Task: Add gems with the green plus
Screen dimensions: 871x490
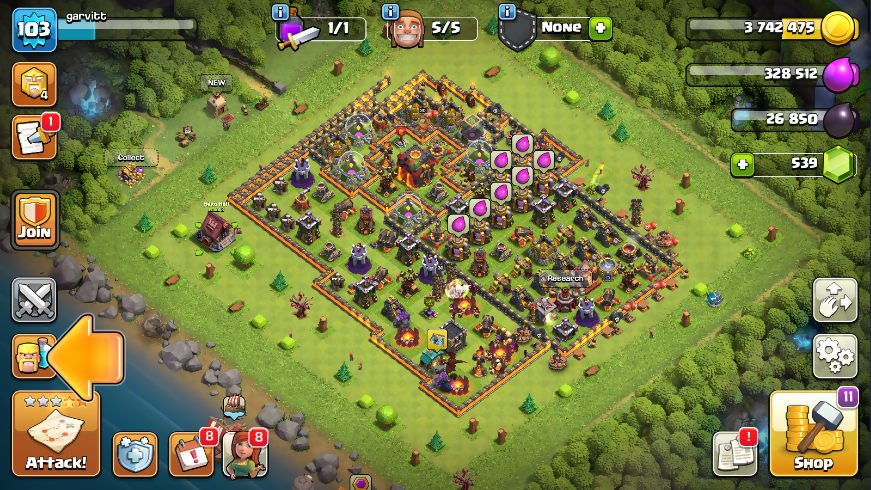Action: click(742, 164)
